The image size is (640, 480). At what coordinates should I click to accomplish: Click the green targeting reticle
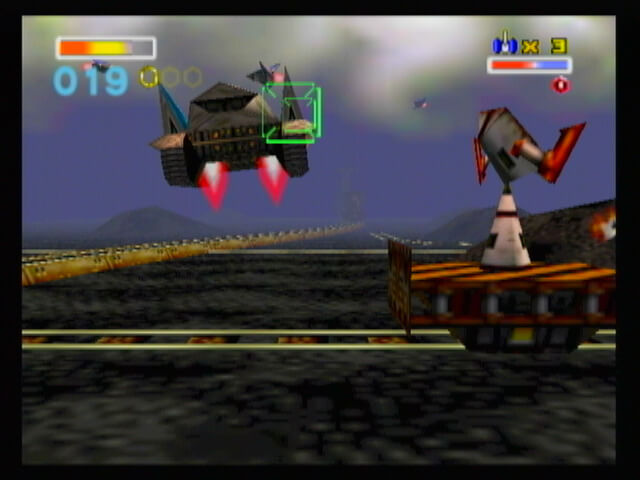291,112
